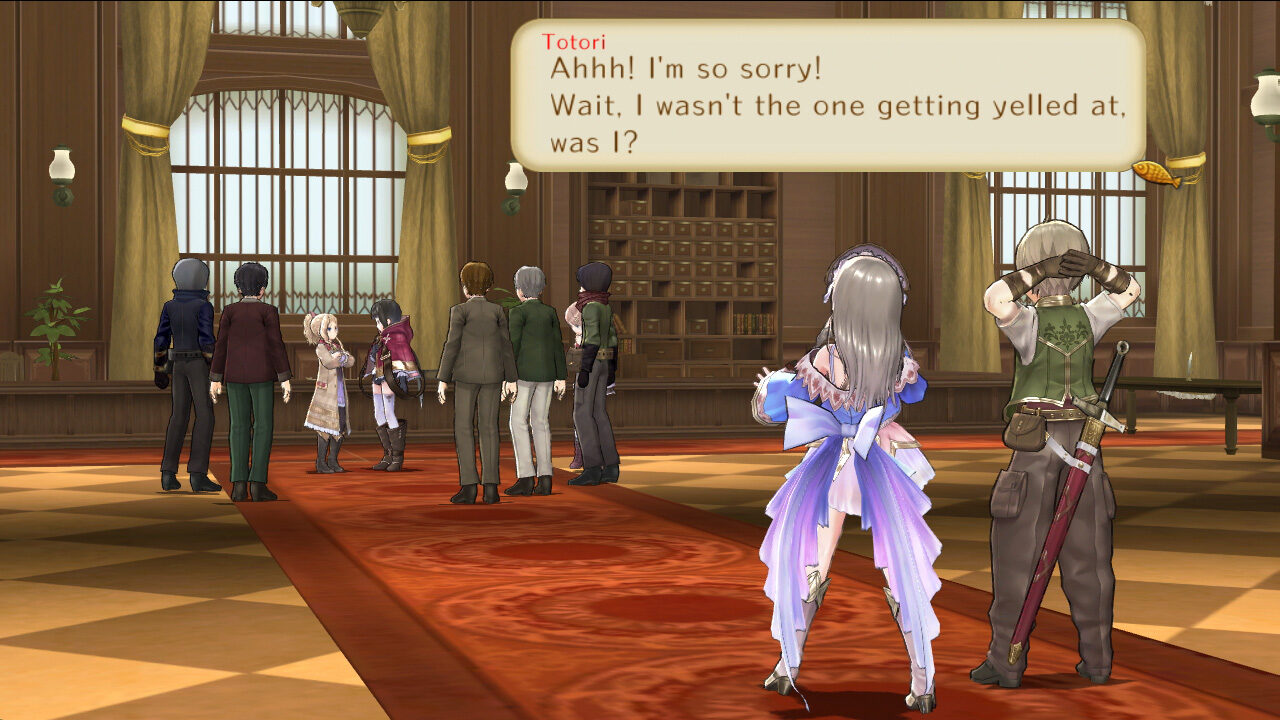The width and height of the screenshot is (1280, 720).
Task: Advance Totori's dialogue text box
Action: pyautogui.click(x=828, y=96)
